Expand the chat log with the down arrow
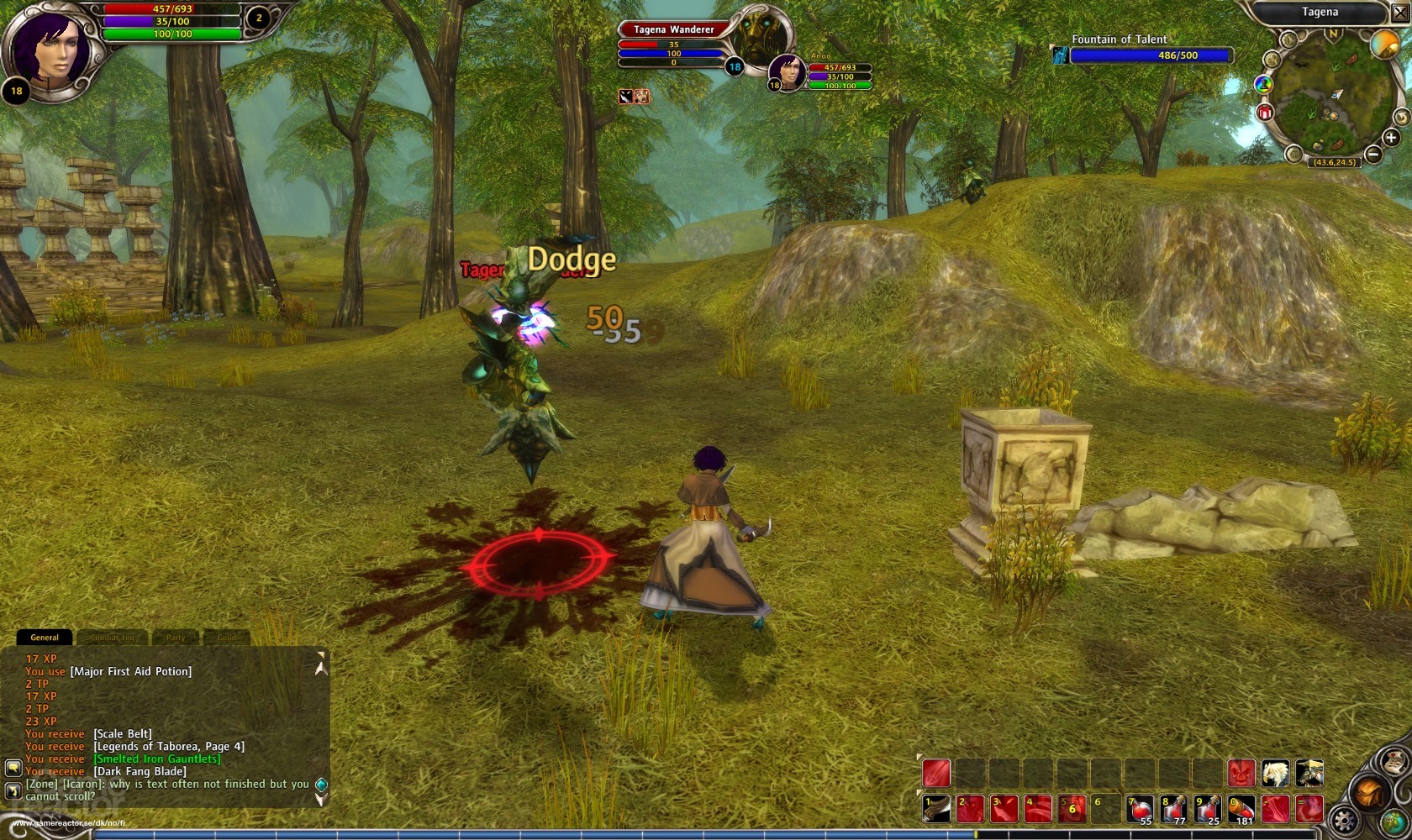The image size is (1412, 840). tap(321, 798)
